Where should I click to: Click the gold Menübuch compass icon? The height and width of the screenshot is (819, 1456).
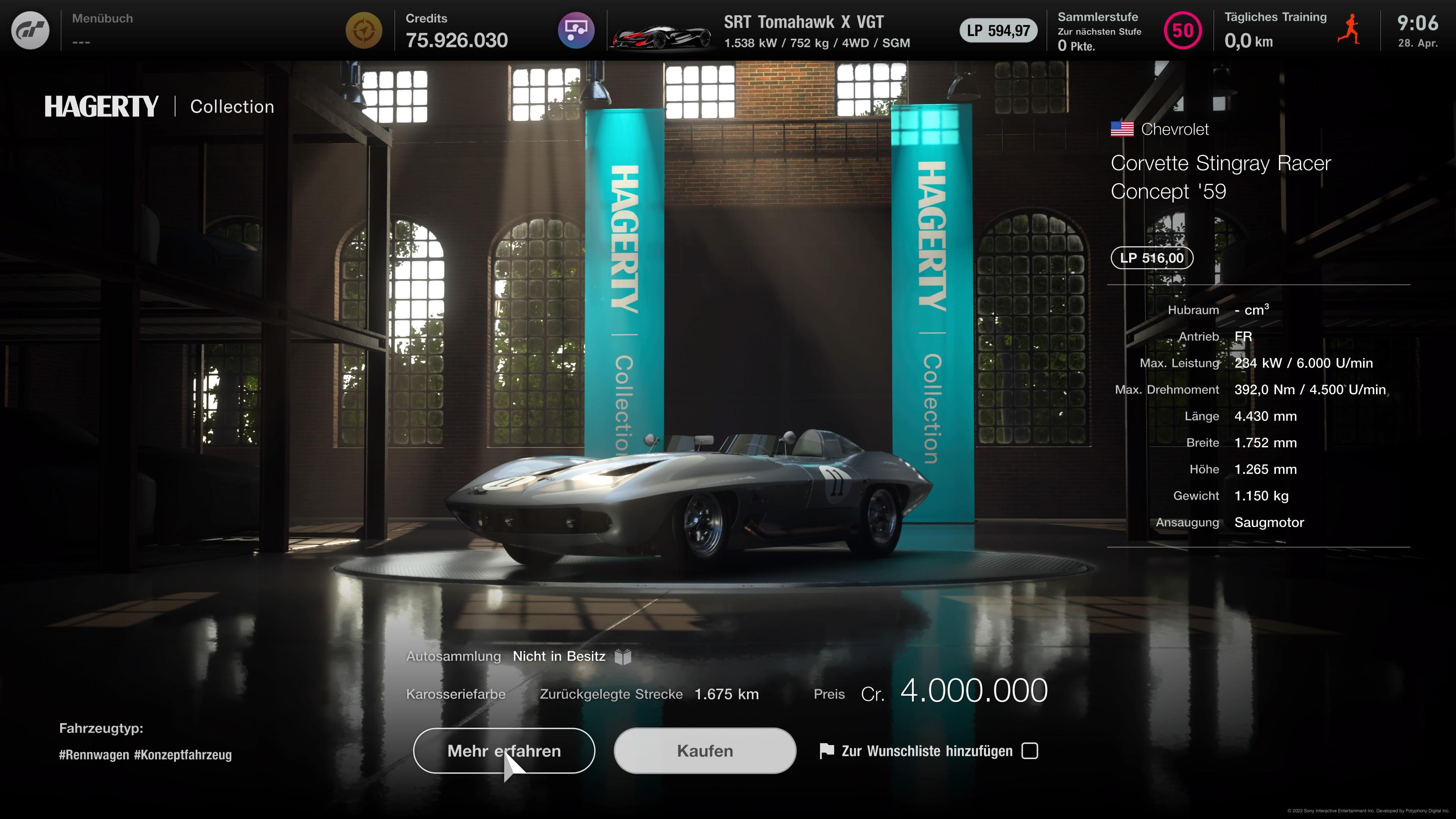coord(364,30)
